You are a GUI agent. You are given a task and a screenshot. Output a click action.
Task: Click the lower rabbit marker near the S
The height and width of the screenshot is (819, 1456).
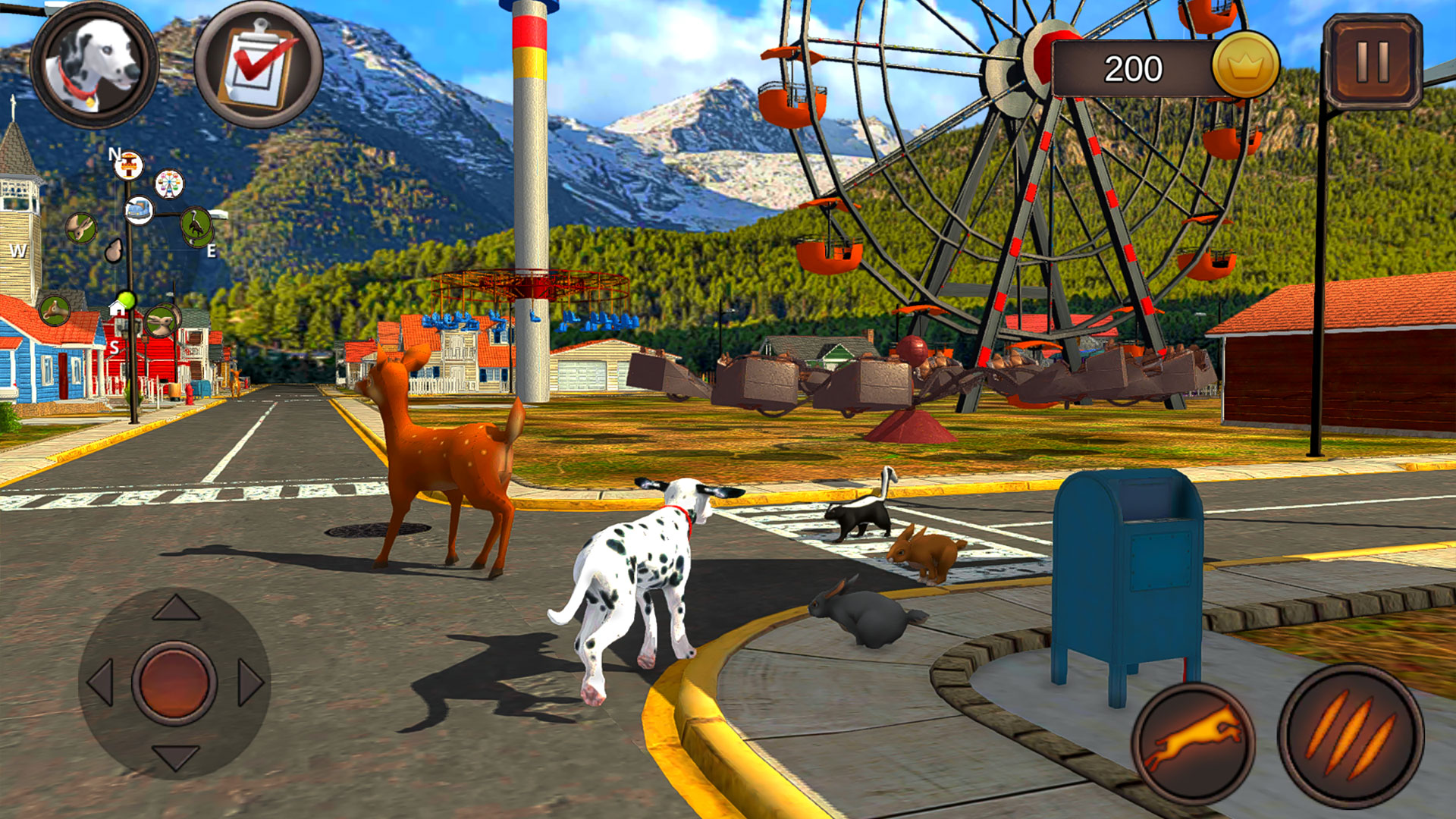pyautogui.click(x=162, y=319)
